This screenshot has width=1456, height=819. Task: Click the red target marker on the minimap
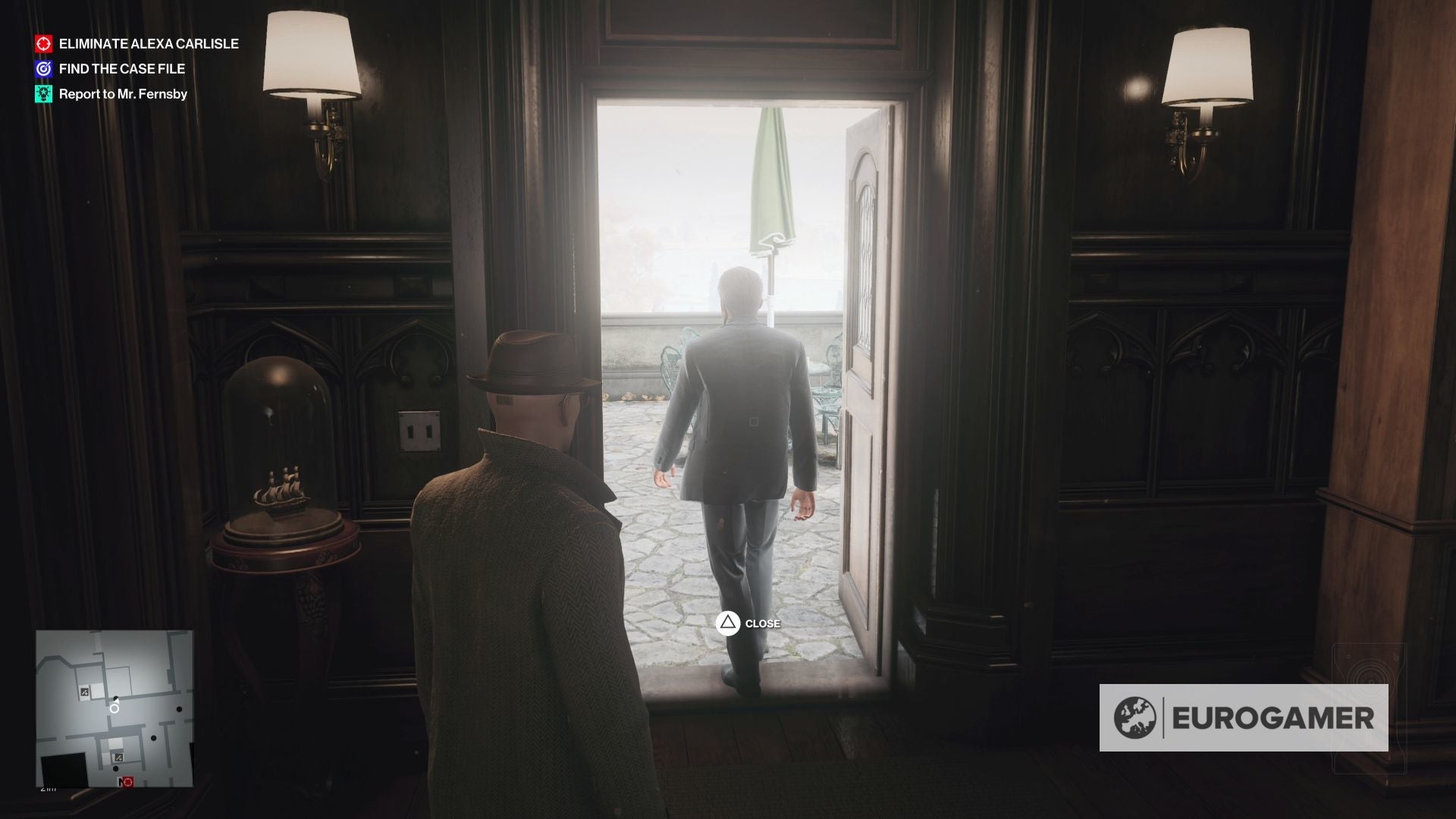point(127,782)
